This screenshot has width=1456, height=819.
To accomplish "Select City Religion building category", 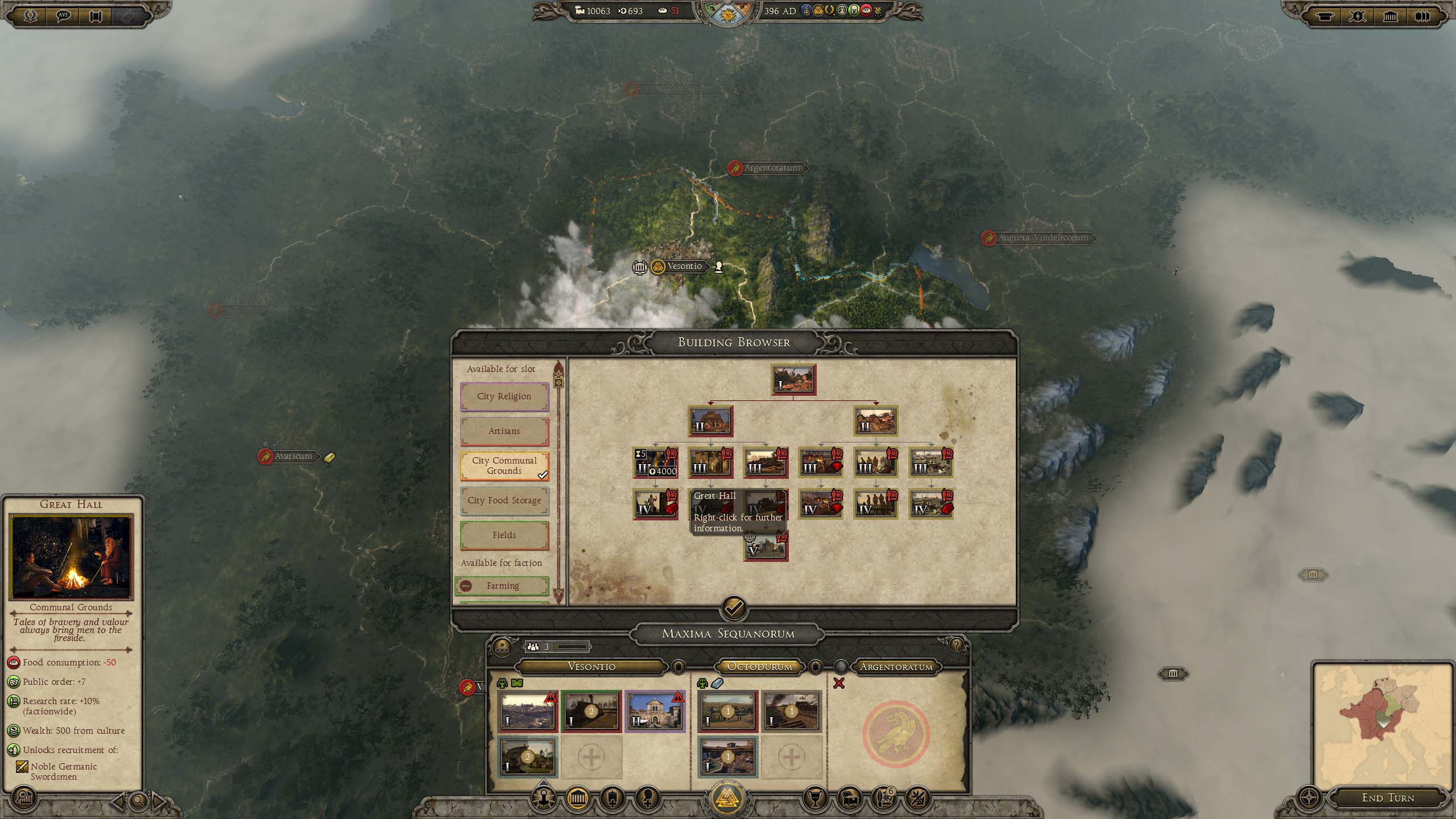I will coord(504,396).
